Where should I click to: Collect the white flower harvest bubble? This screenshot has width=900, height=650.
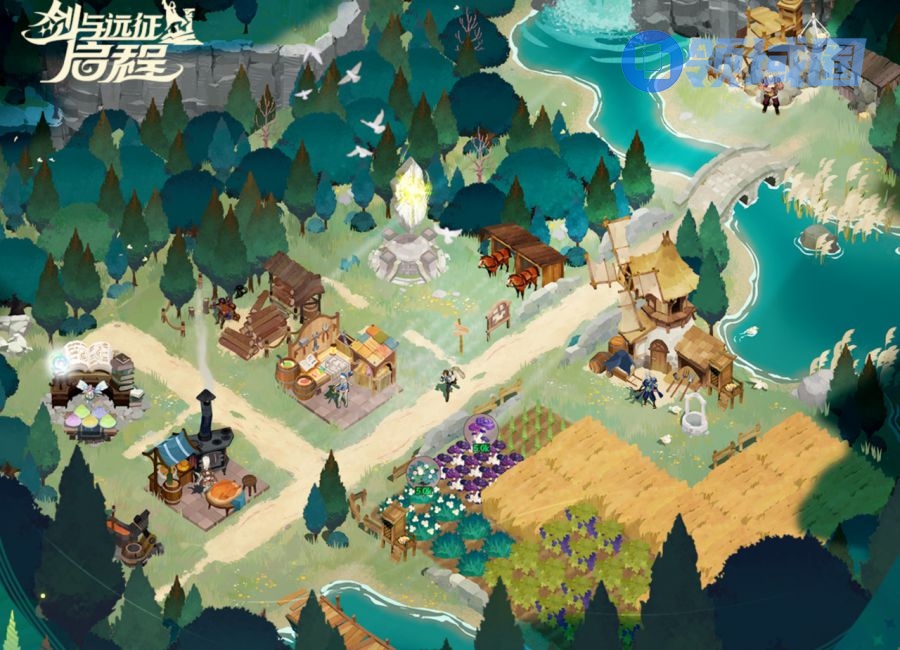point(423,472)
